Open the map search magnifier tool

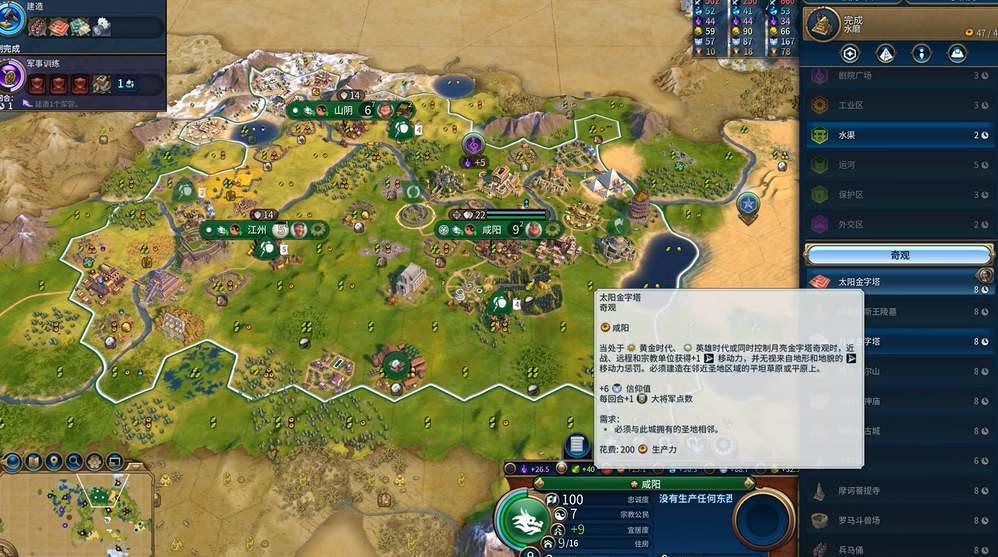click(74, 462)
